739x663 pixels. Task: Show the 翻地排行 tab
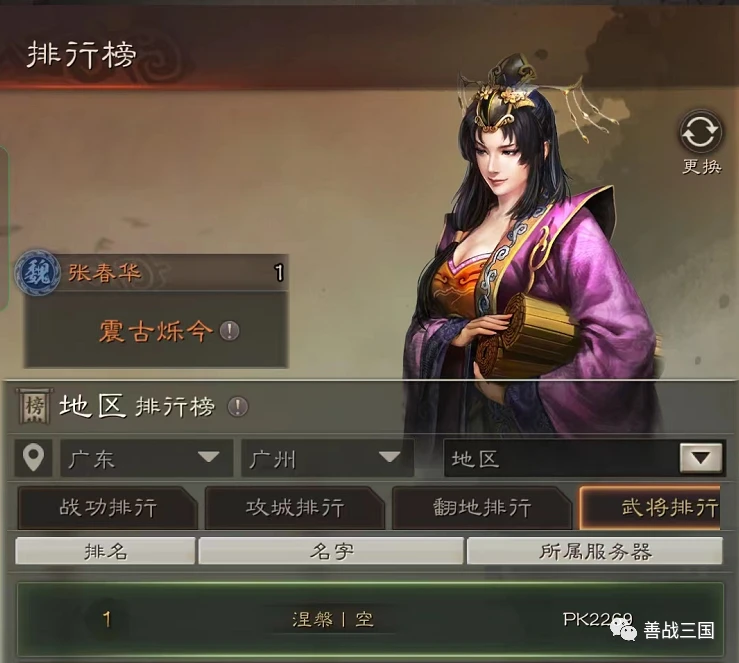481,508
